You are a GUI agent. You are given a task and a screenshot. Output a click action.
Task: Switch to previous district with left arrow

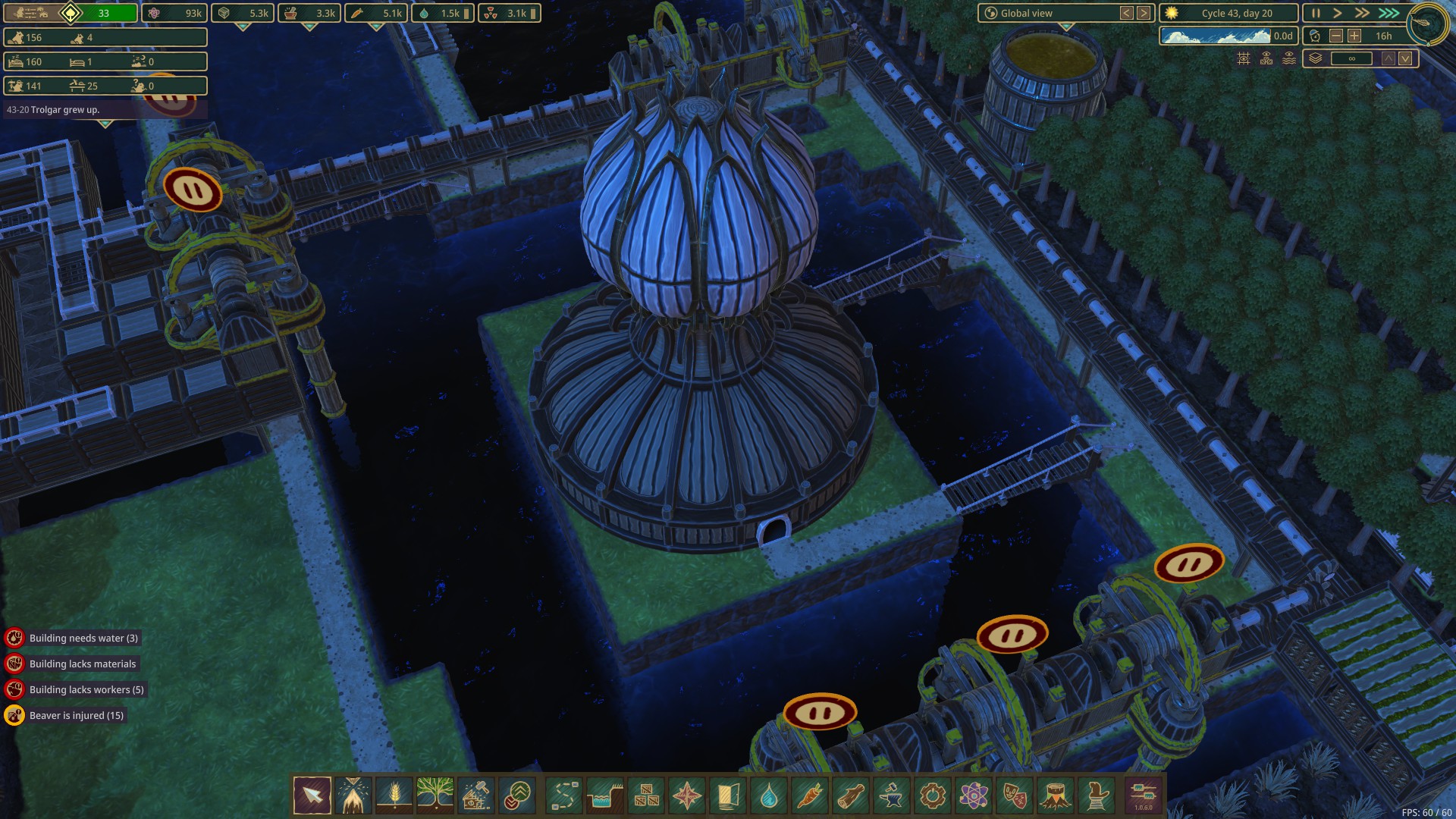[x=1127, y=13]
